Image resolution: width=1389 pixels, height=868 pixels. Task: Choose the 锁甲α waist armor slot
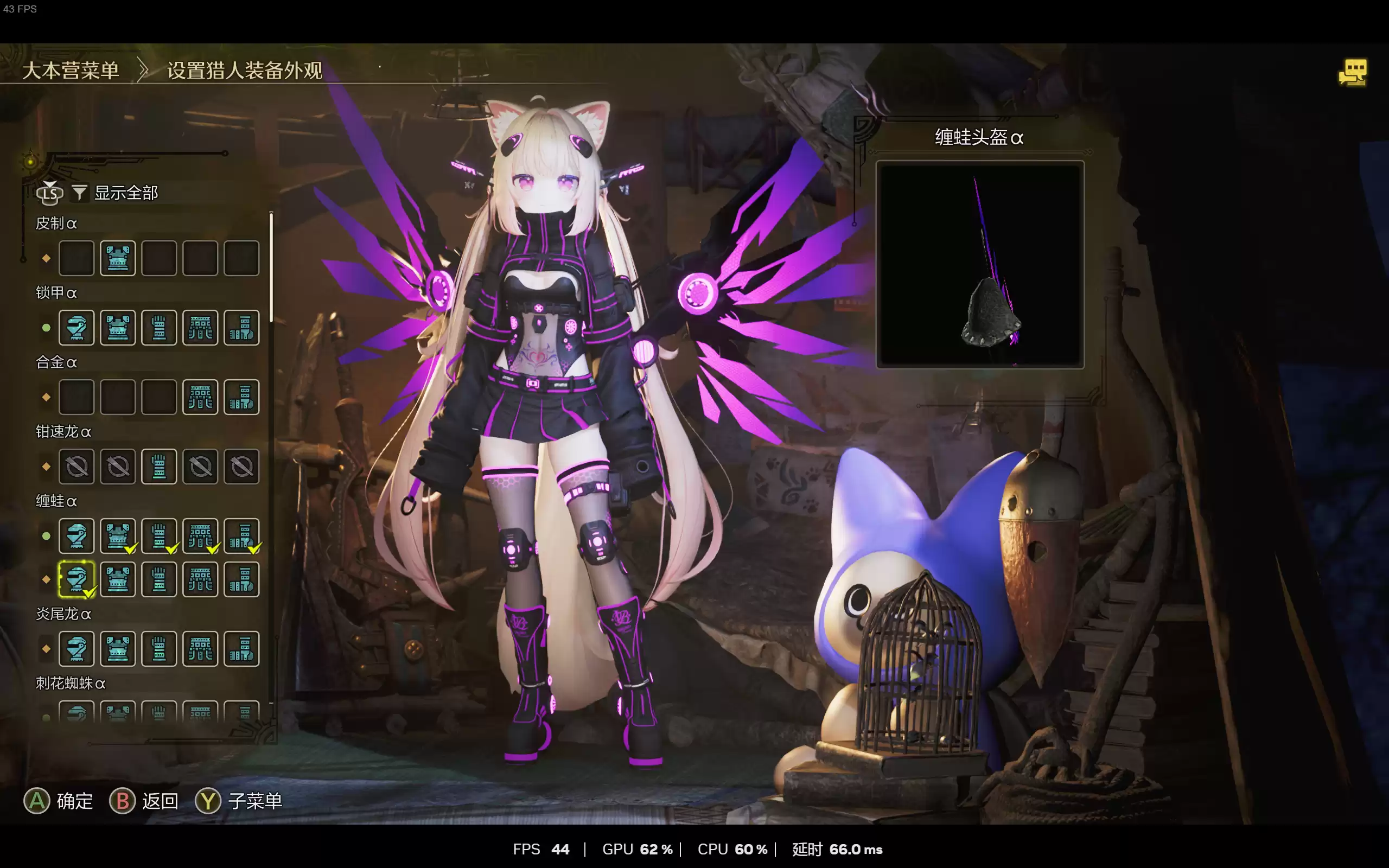click(x=200, y=328)
